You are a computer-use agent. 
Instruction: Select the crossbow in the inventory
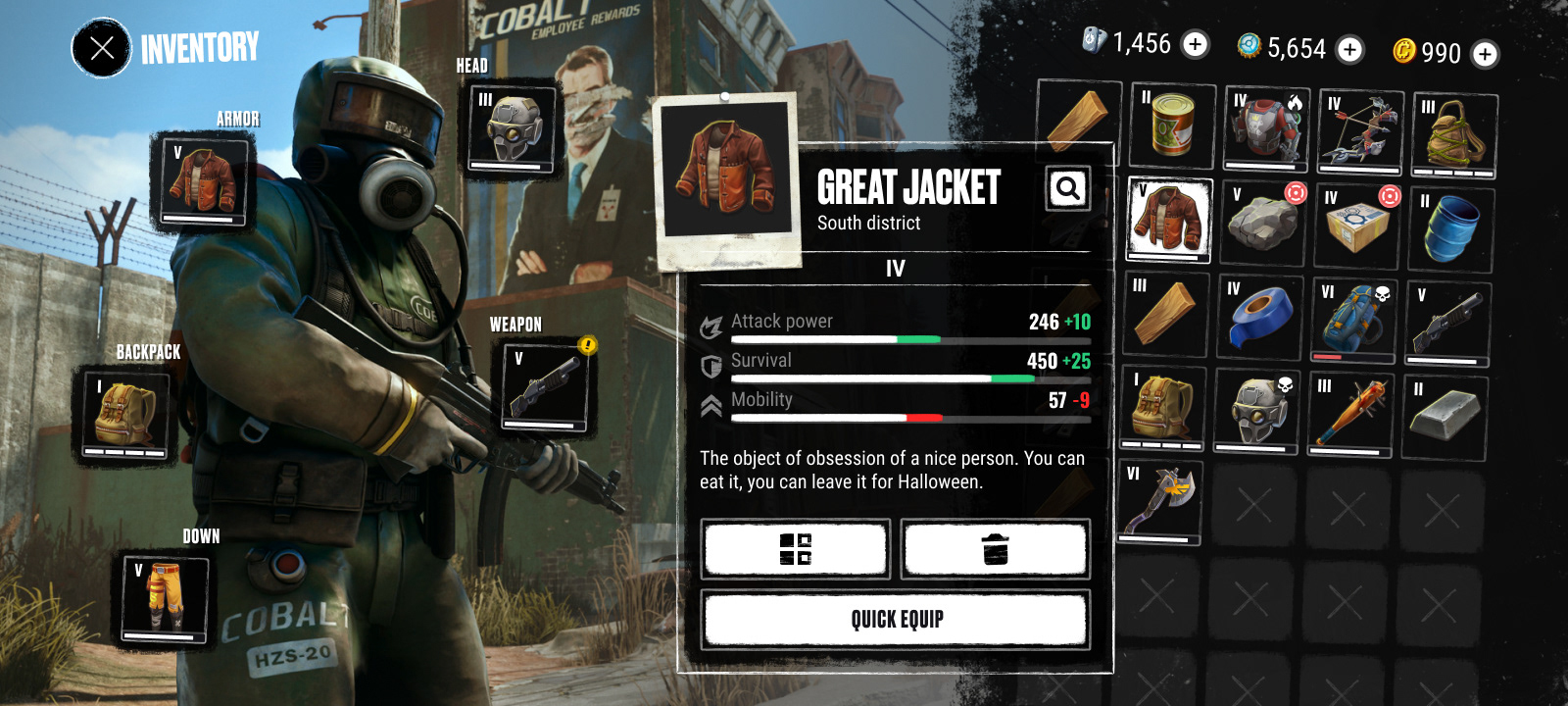click(x=1359, y=129)
